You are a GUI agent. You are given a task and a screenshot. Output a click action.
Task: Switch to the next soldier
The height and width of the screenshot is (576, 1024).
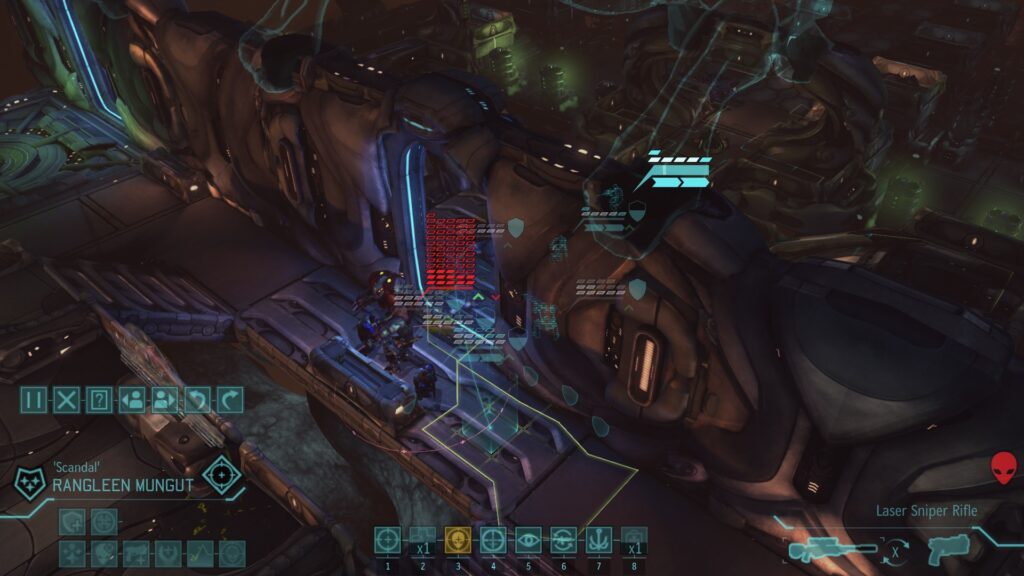[164, 401]
